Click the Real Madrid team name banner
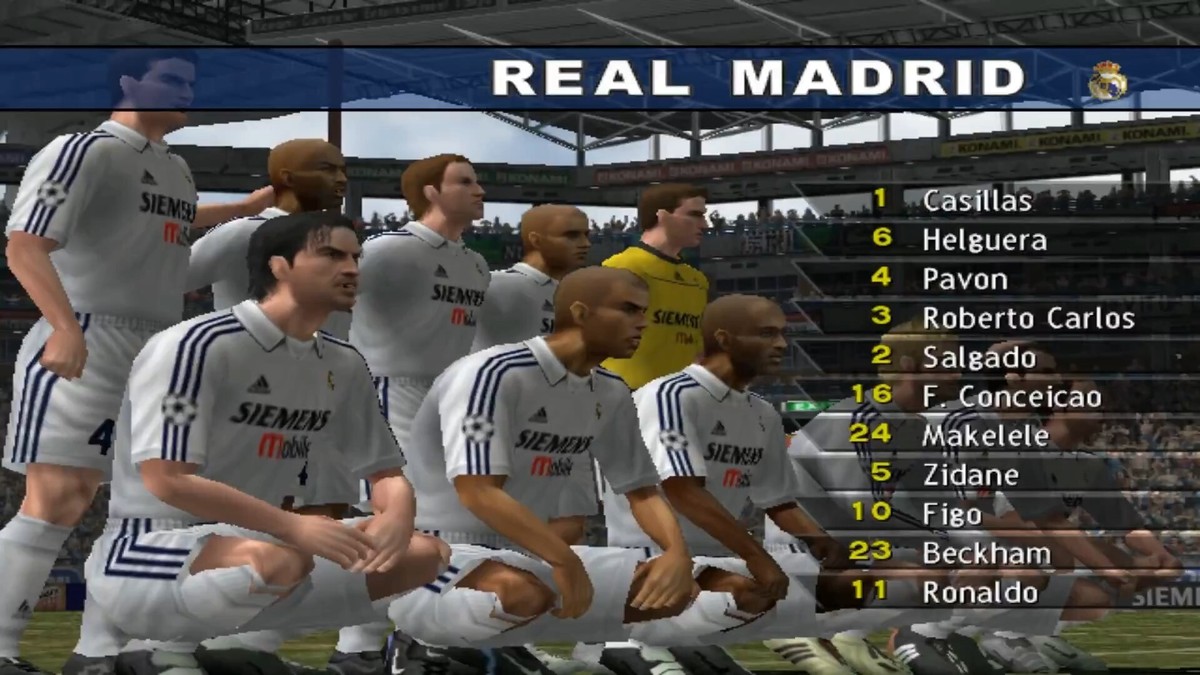 [758, 78]
